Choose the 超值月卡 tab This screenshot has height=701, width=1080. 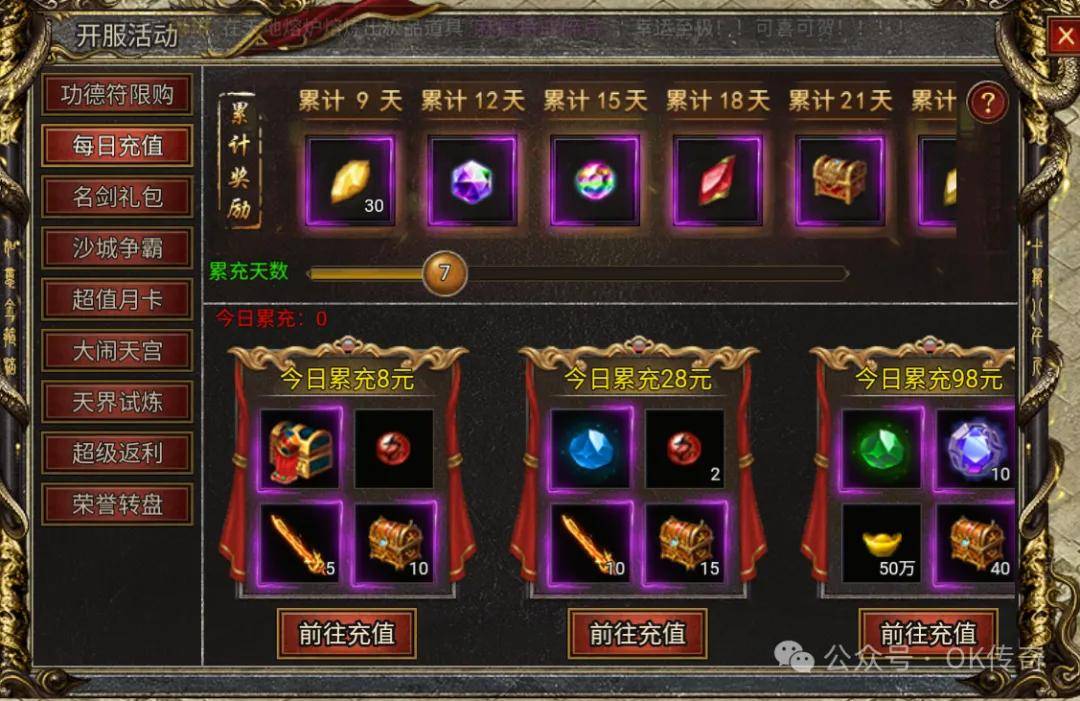117,299
